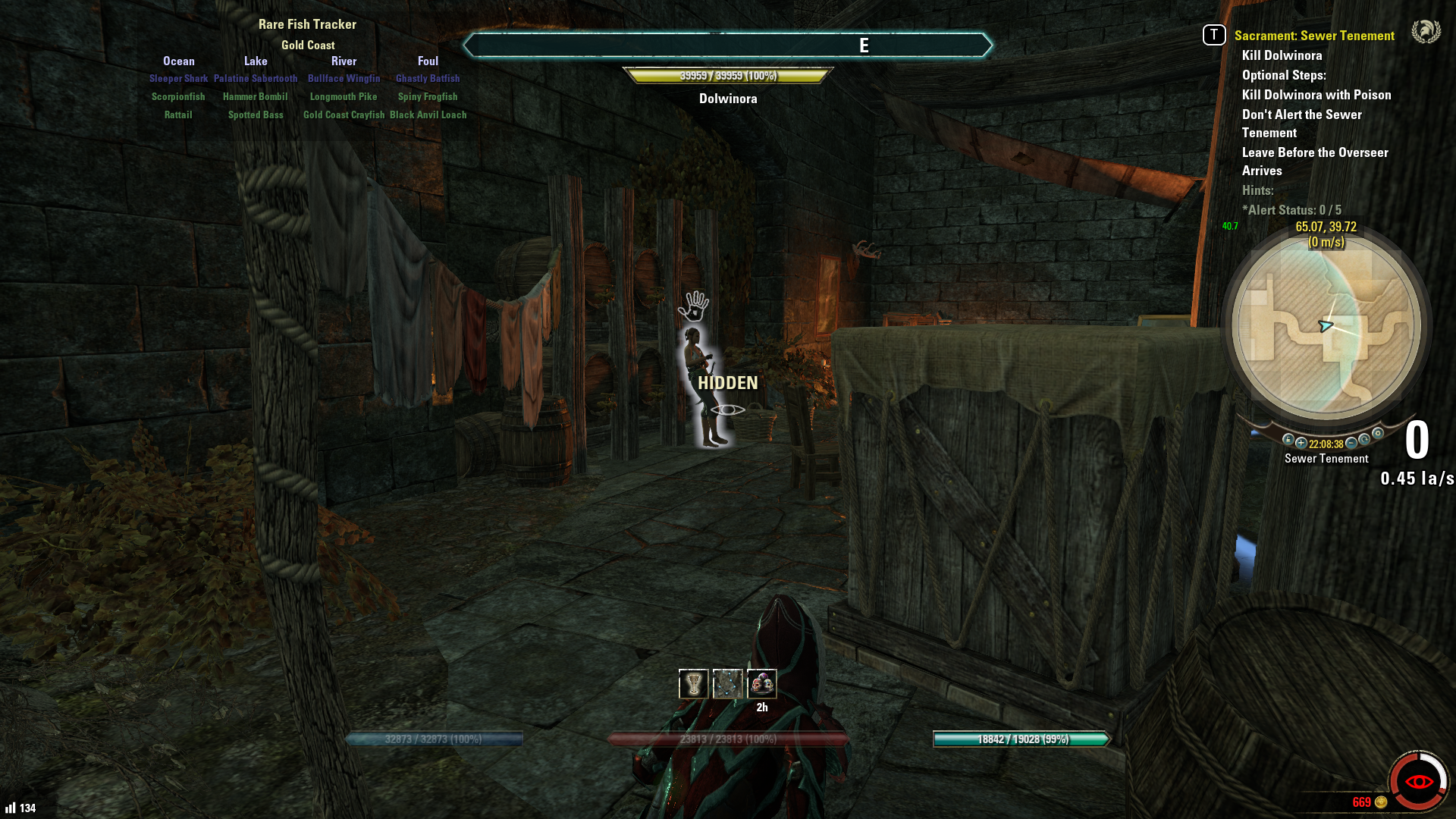The height and width of the screenshot is (819, 1456).
Task: Click the minimap zoom-in plus button
Action: [1301, 443]
